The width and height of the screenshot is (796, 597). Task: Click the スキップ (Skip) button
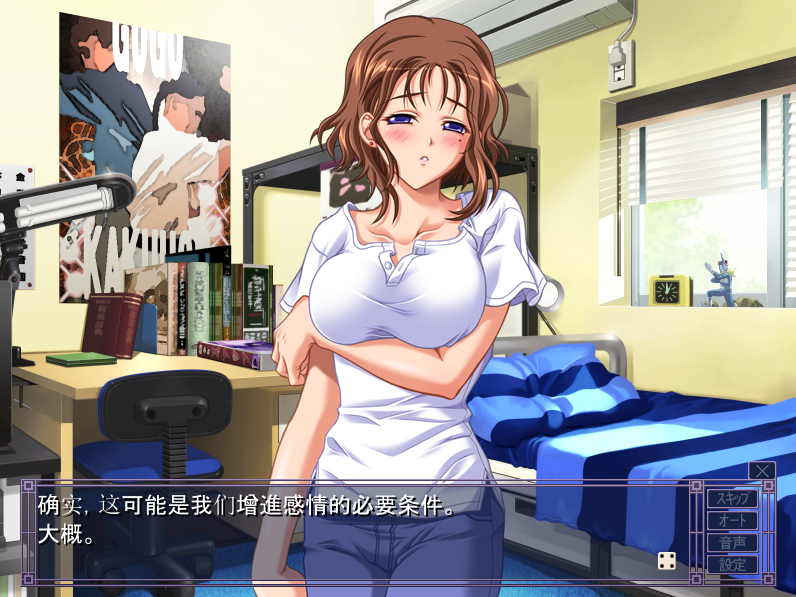coord(732,498)
